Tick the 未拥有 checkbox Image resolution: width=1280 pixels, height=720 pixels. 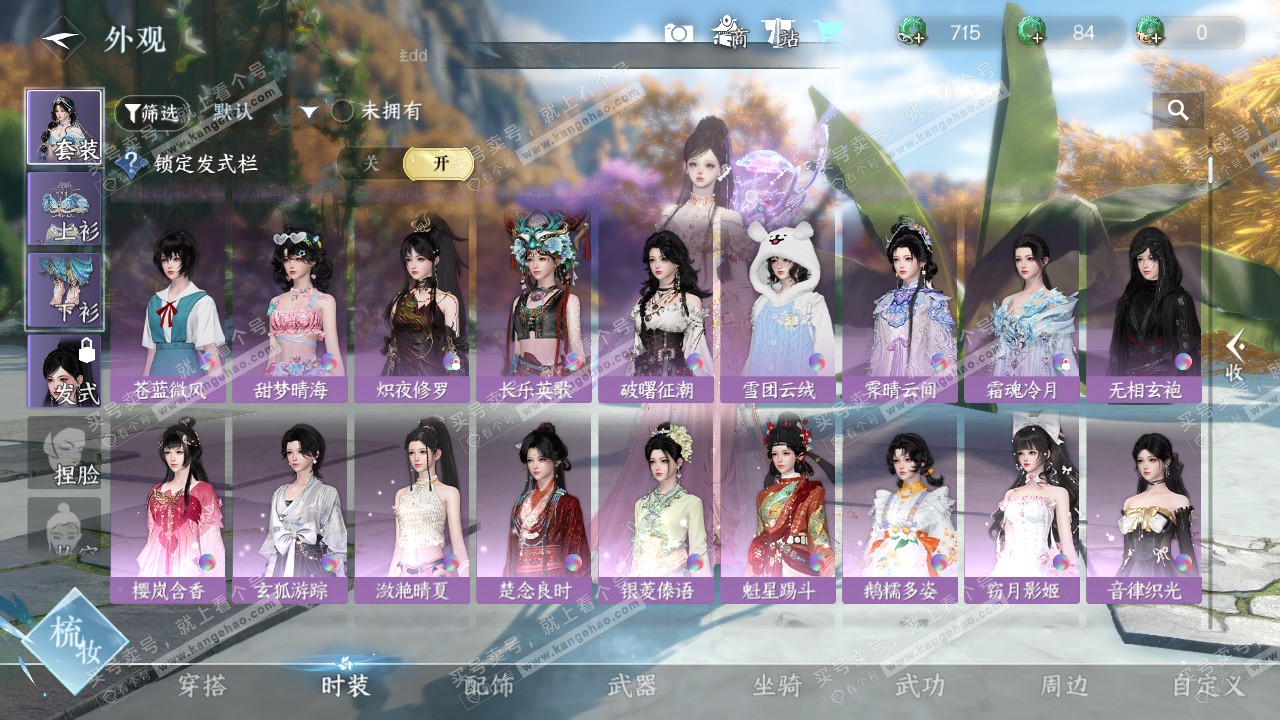point(343,112)
